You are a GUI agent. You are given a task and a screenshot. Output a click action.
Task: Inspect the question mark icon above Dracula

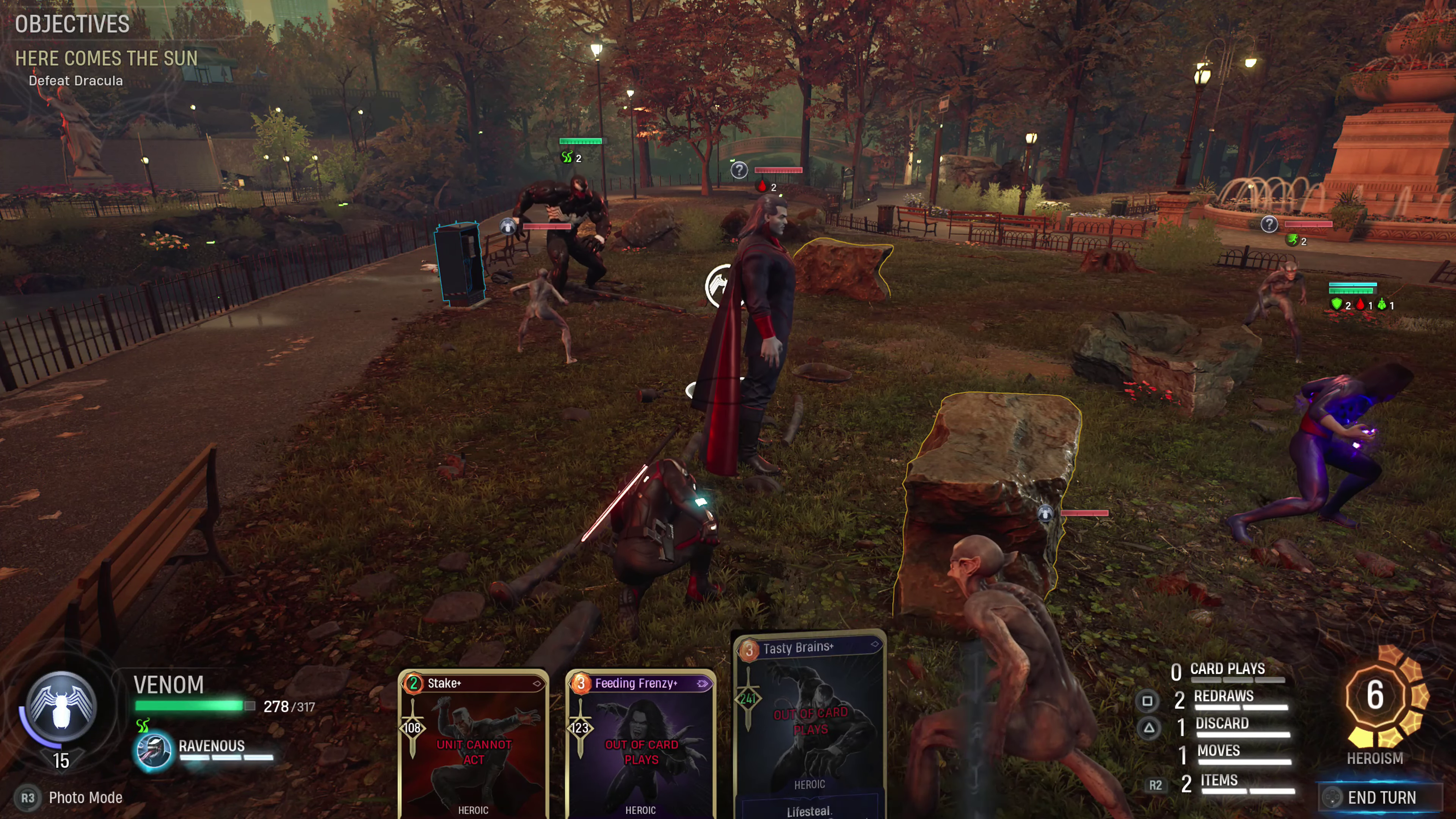coord(739,169)
